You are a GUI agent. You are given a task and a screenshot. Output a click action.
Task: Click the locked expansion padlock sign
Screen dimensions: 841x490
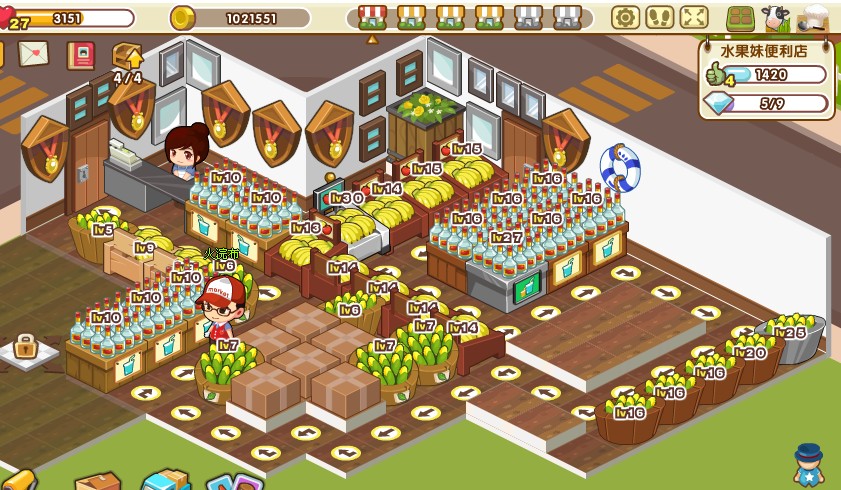[26, 348]
